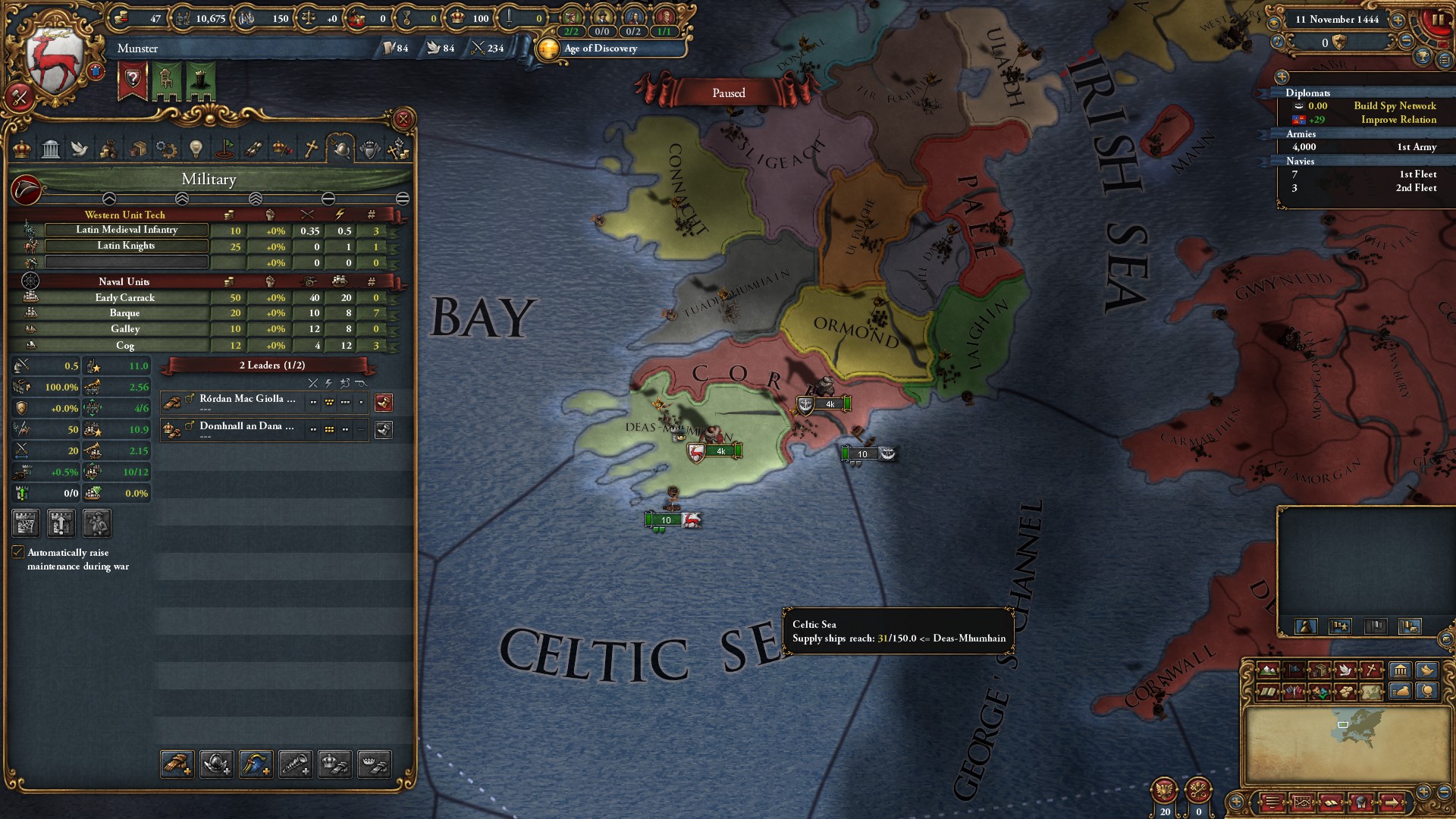
Task: Open the Latin Medieval Infantry unit selector
Action: [127, 229]
